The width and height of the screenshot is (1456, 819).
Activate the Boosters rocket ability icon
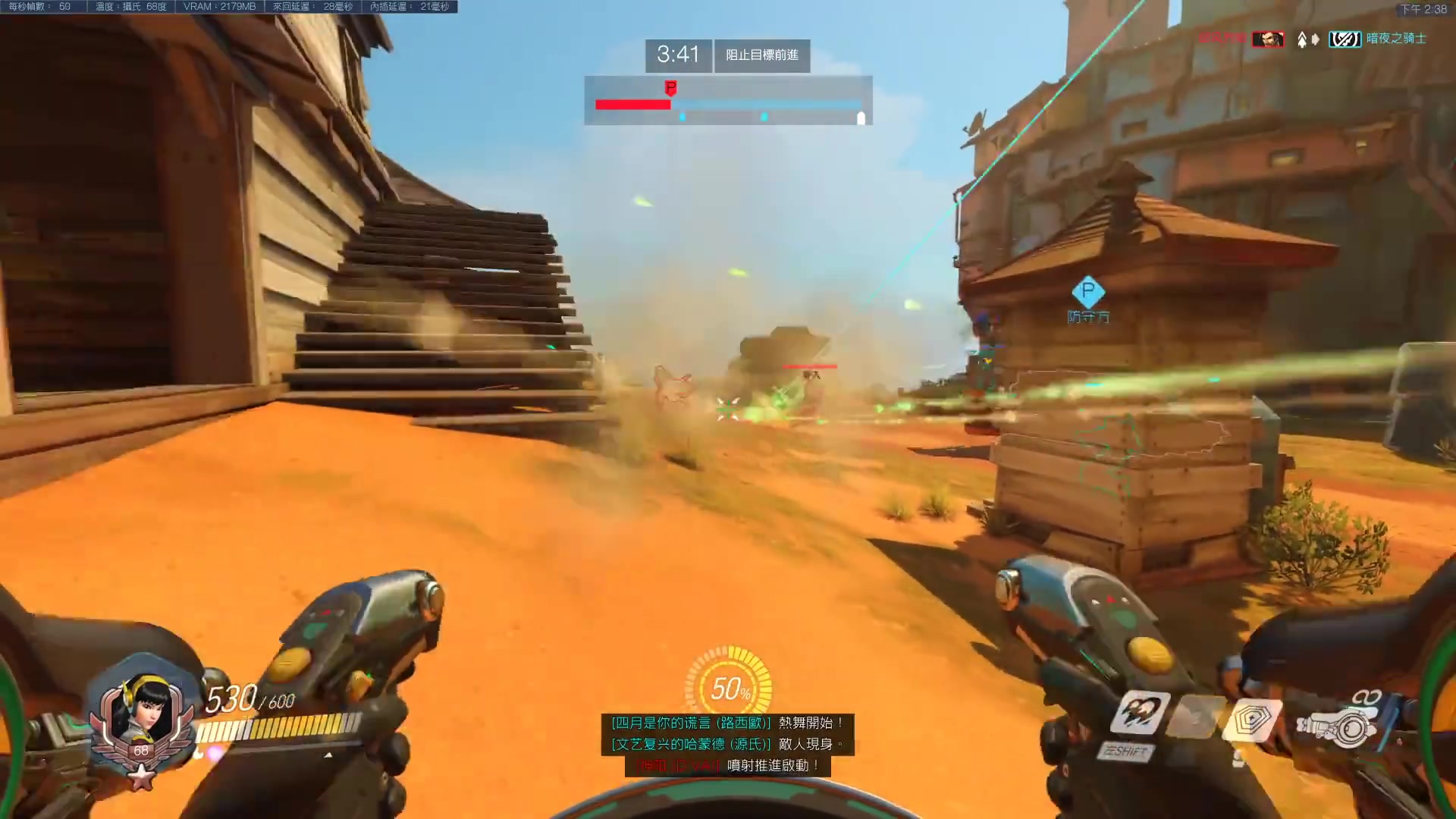click(x=1140, y=713)
